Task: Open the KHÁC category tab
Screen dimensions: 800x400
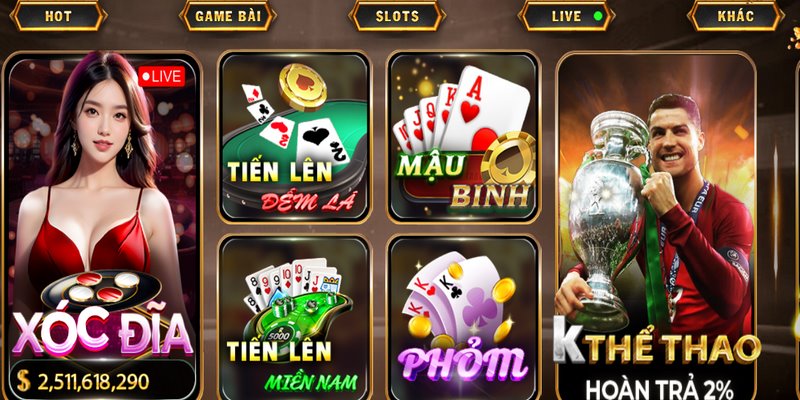Action: (735, 16)
